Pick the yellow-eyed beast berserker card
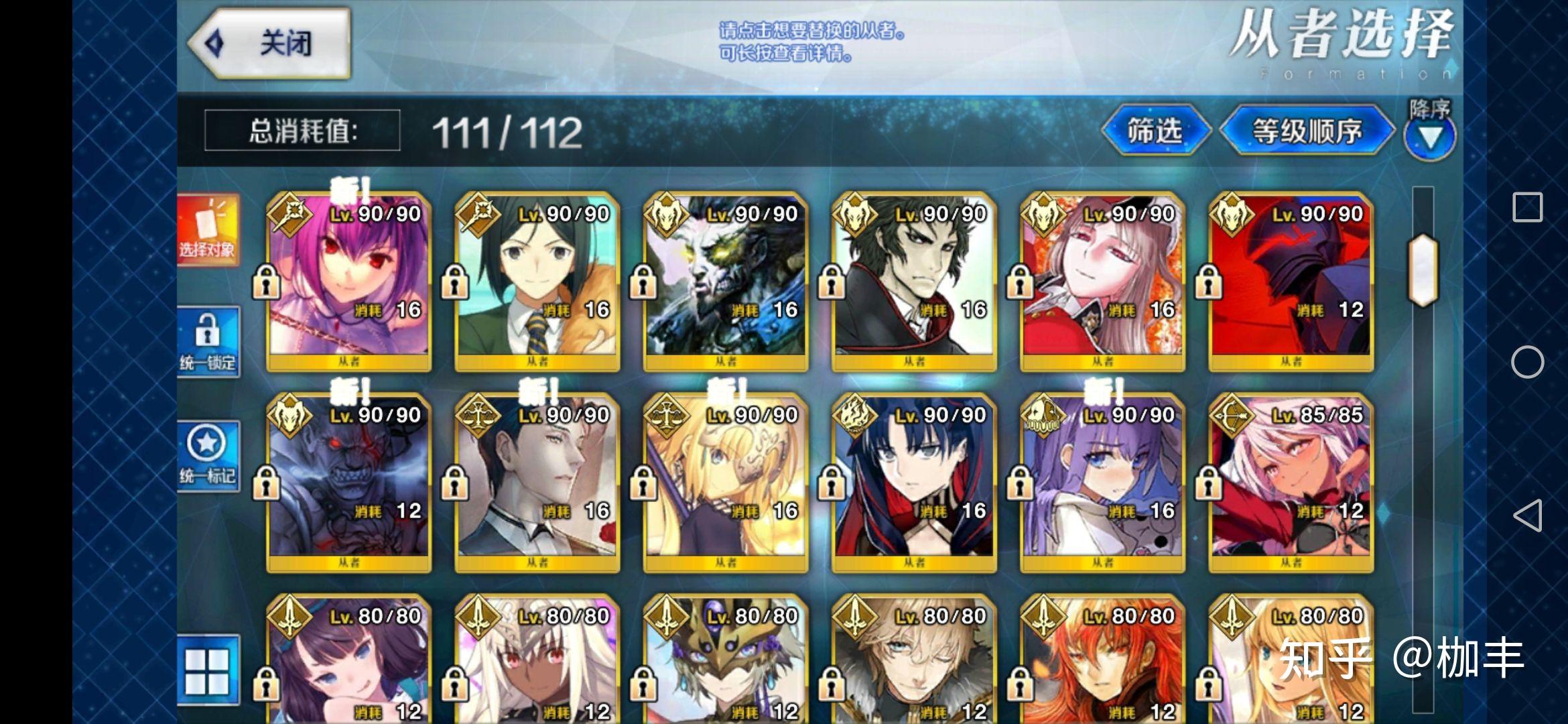1568x724 pixels. coord(726,282)
